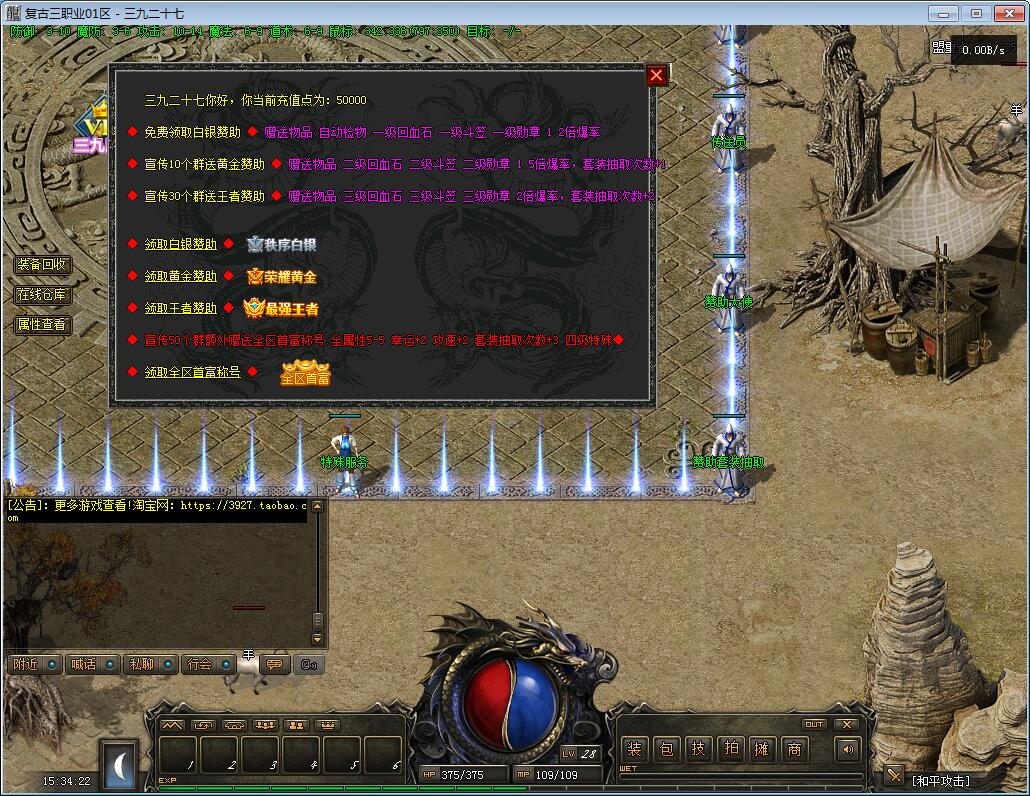Open the shop (商)
This screenshot has width=1030, height=796.
pyautogui.click(x=795, y=749)
